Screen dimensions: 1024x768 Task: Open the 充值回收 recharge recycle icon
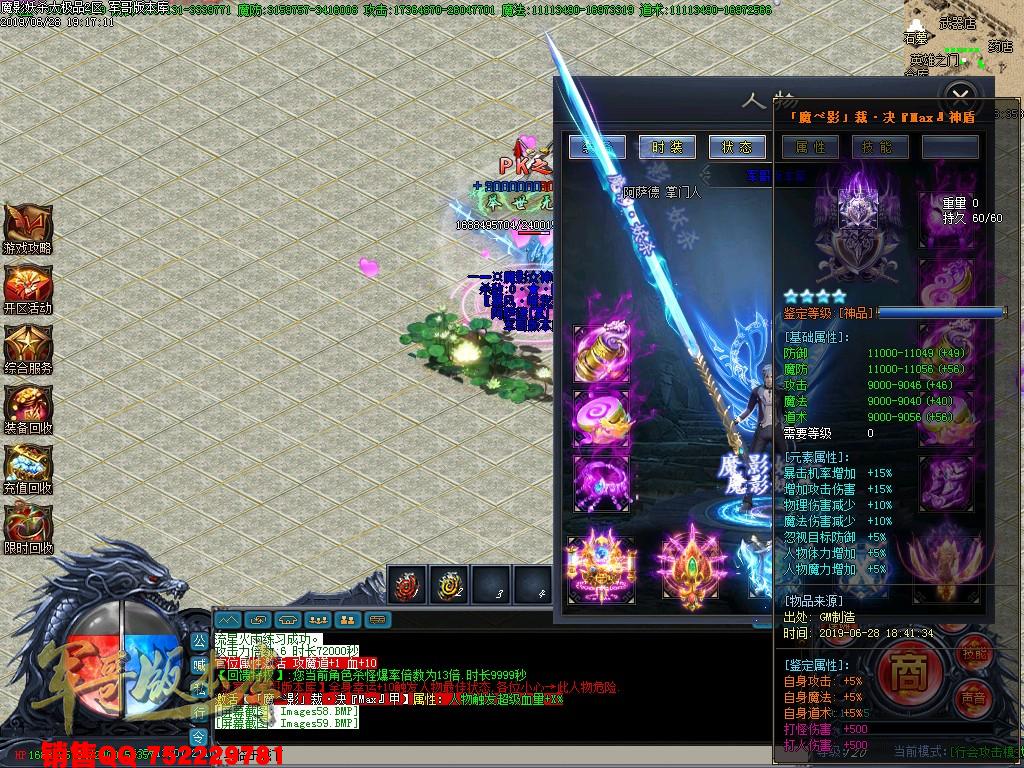tap(27, 466)
